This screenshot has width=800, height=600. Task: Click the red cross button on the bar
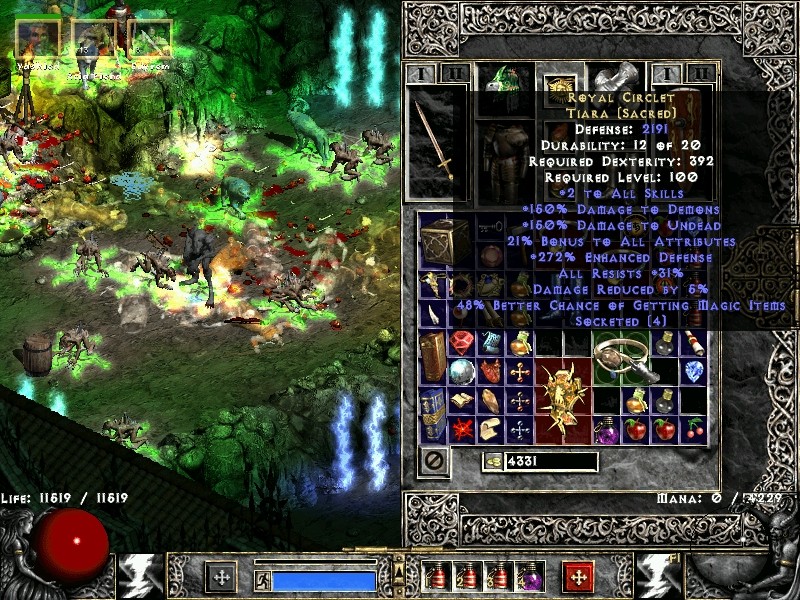click(x=579, y=577)
